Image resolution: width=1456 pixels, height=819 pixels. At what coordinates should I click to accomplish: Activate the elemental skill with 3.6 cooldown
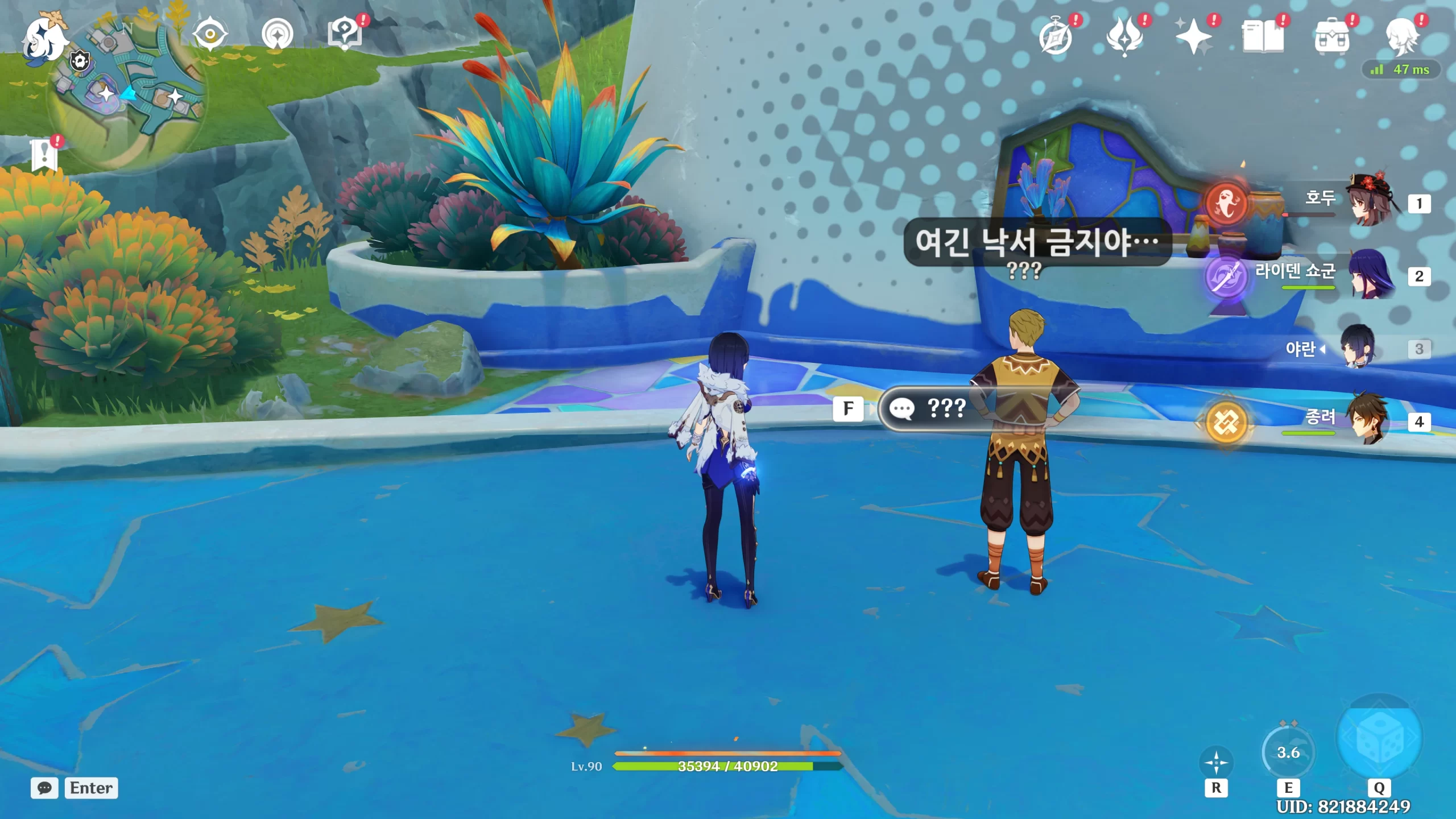point(1288,752)
